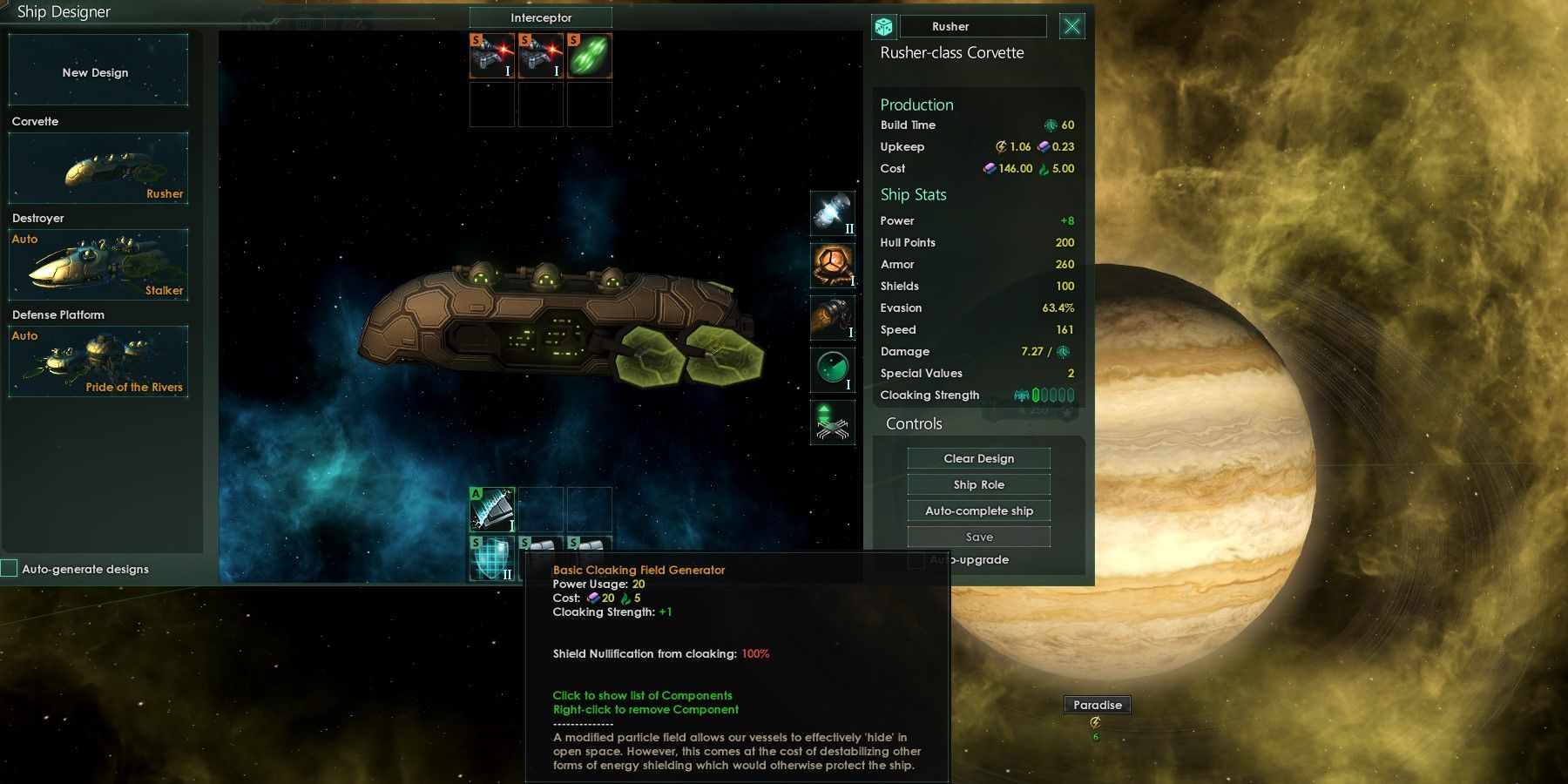This screenshot has width=1568, height=784.
Task: Enable the Auto-generate designs checkbox
Action: point(10,568)
